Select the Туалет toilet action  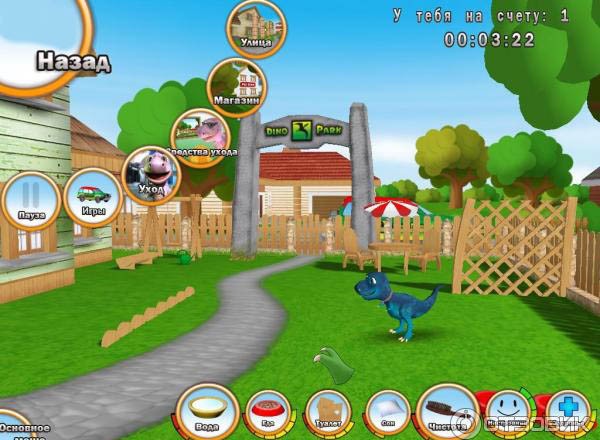(x=327, y=413)
